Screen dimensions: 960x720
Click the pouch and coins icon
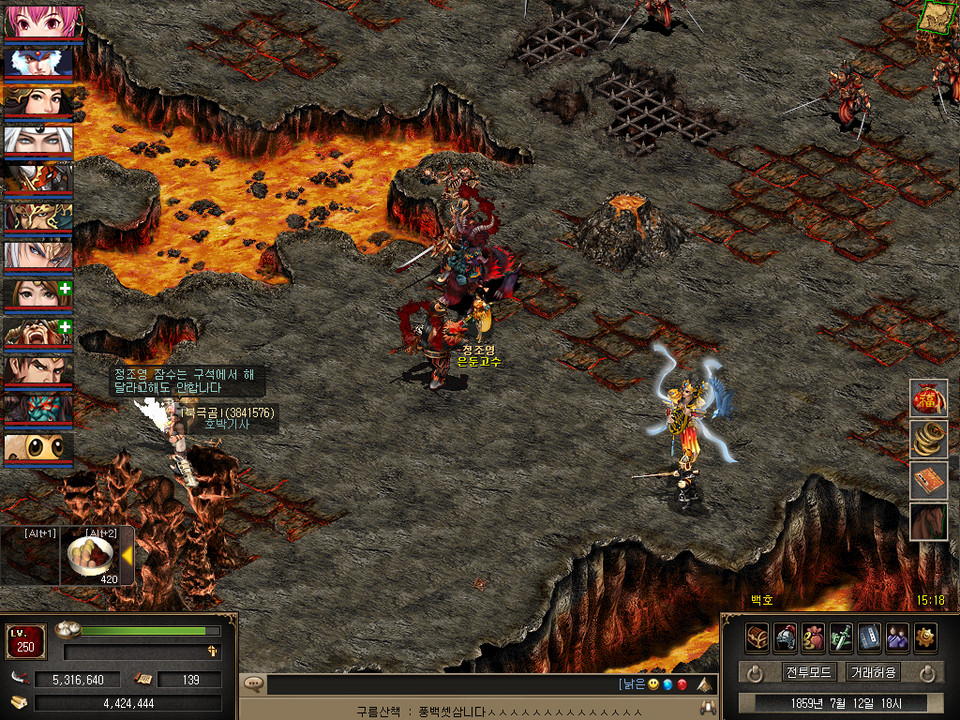813,637
